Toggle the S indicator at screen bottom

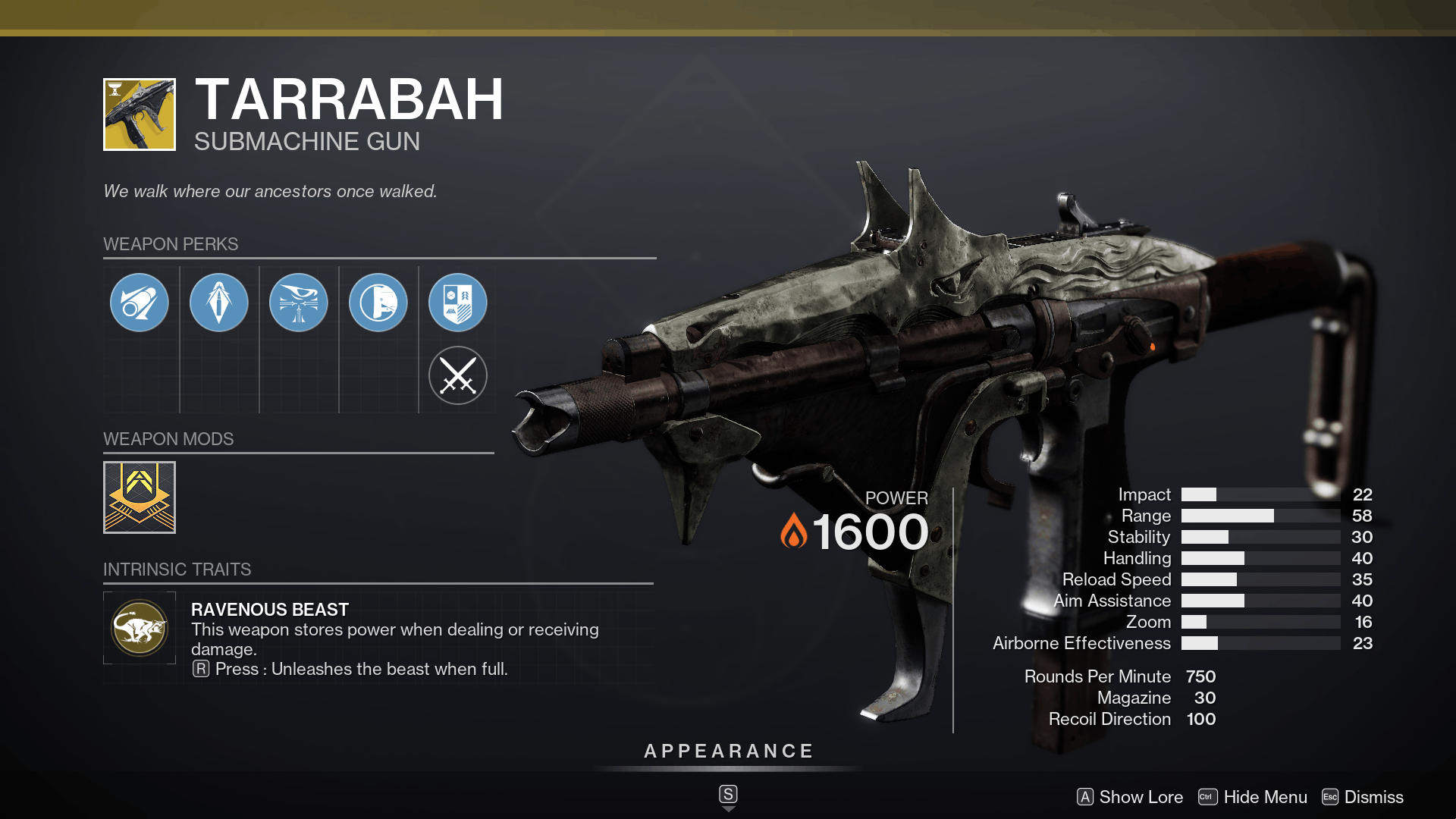coord(728,794)
